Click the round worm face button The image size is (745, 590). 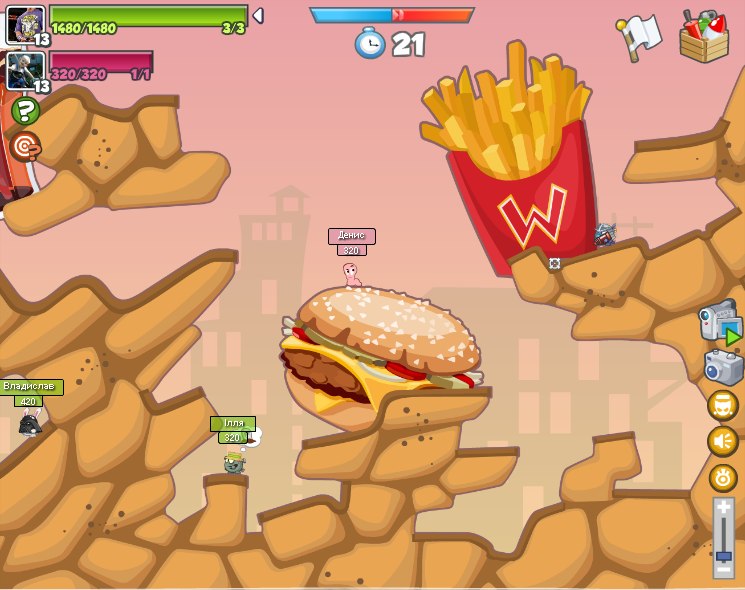click(723, 405)
